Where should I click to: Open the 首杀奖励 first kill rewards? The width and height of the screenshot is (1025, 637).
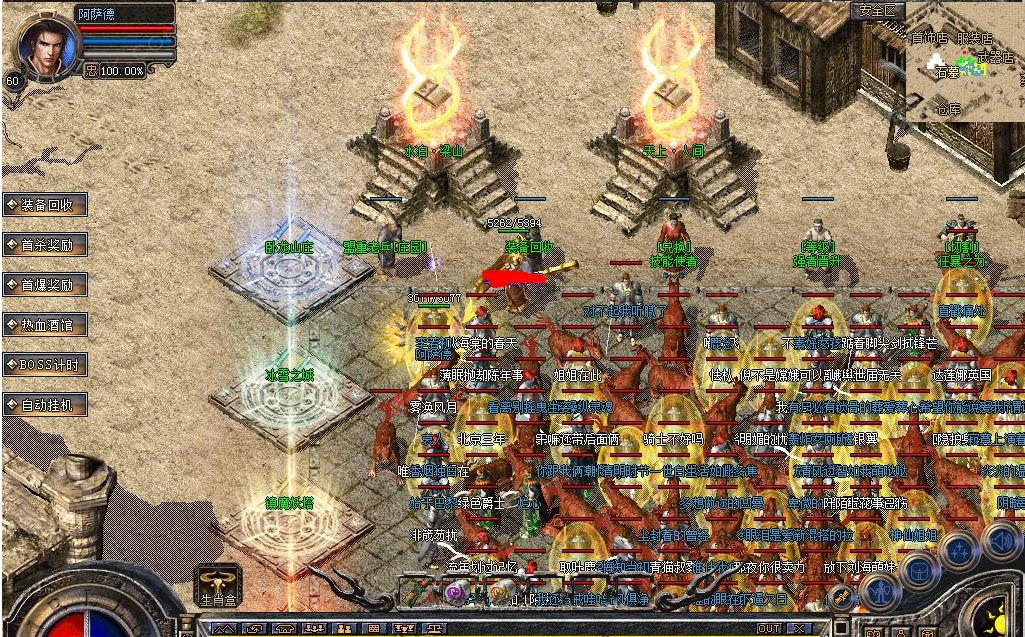[x=45, y=245]
